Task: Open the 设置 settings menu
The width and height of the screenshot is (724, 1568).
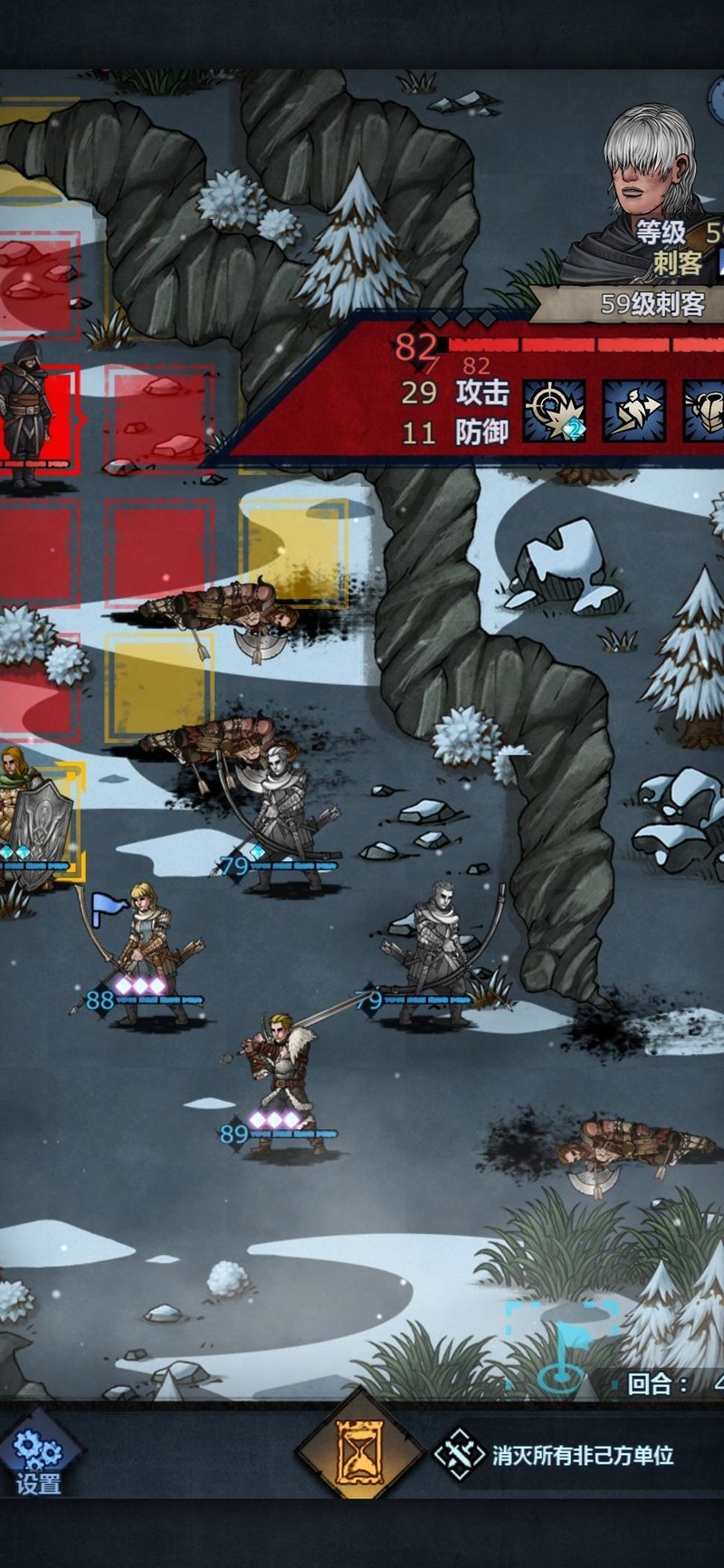Action: tap(38, 1456)
